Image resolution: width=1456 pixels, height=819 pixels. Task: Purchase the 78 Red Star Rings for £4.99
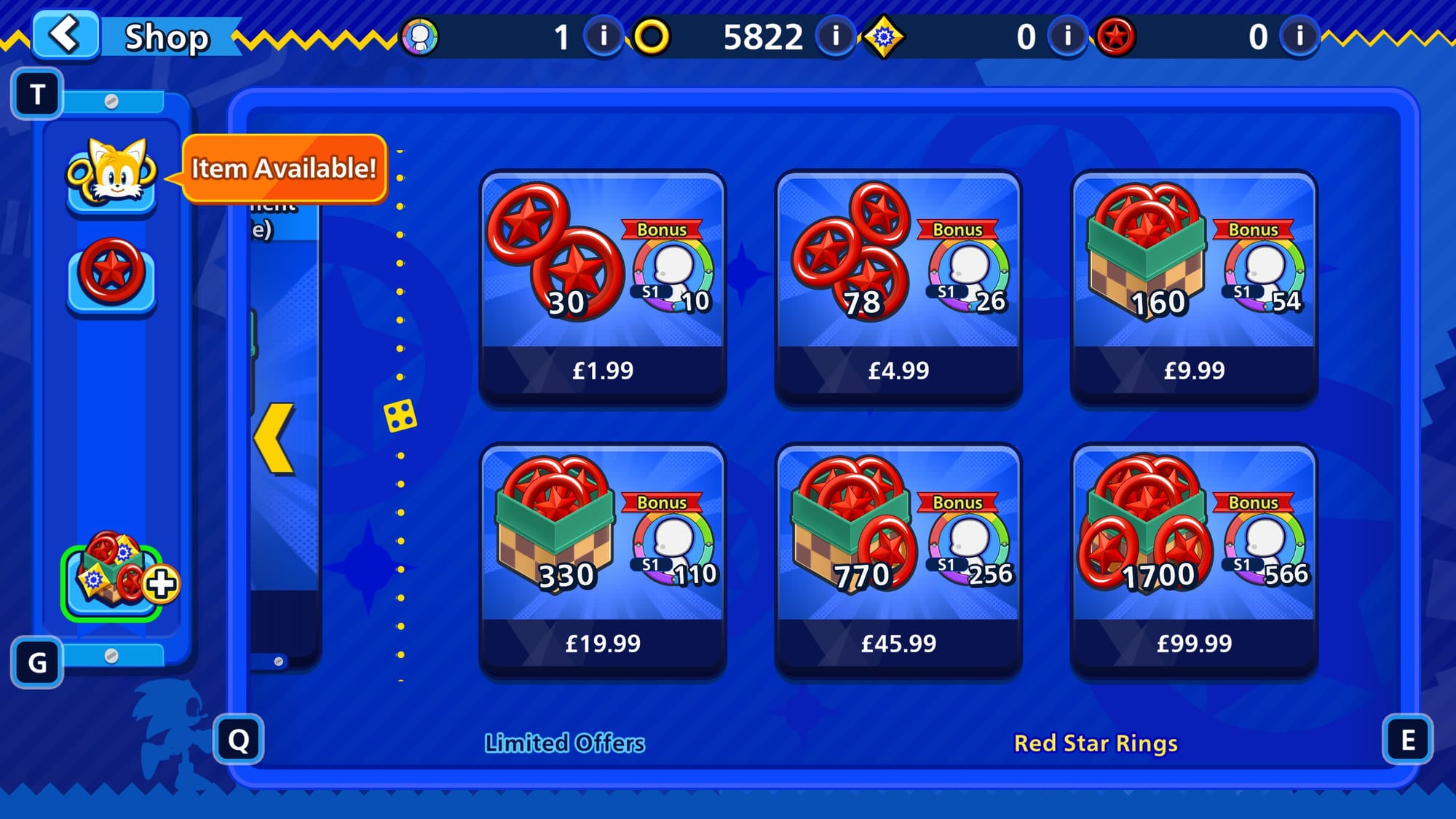(x=898, y=288)
